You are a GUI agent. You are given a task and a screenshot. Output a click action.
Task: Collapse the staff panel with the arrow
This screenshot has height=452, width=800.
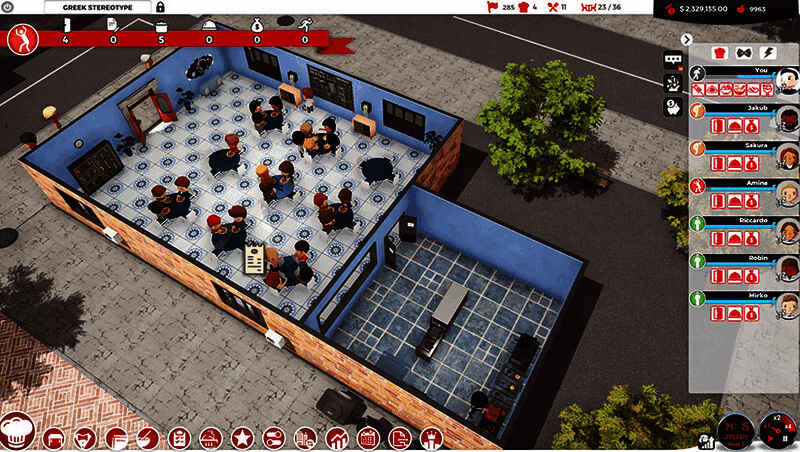coord(687,39)
